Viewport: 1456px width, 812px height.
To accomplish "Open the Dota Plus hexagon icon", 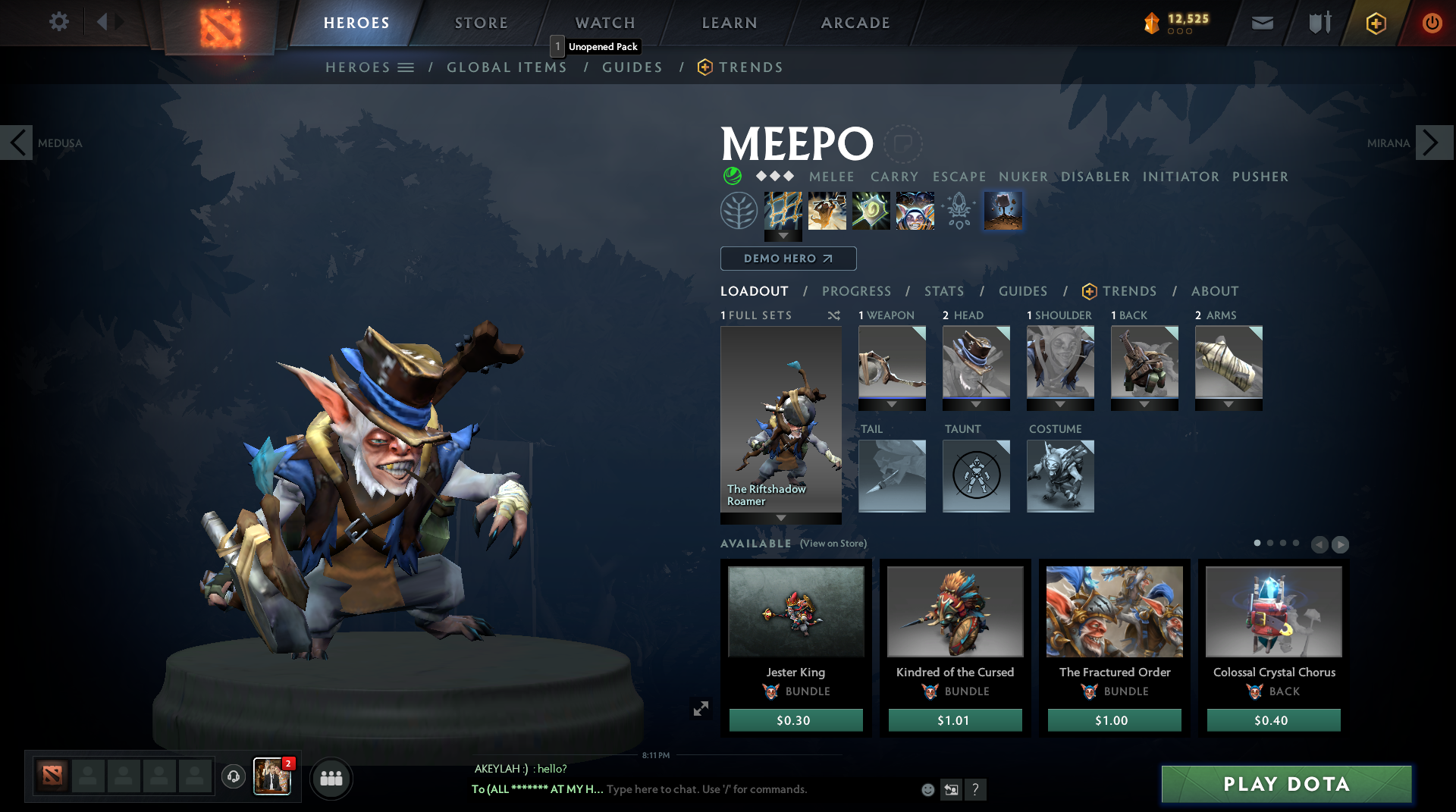I will point(1377,23).
